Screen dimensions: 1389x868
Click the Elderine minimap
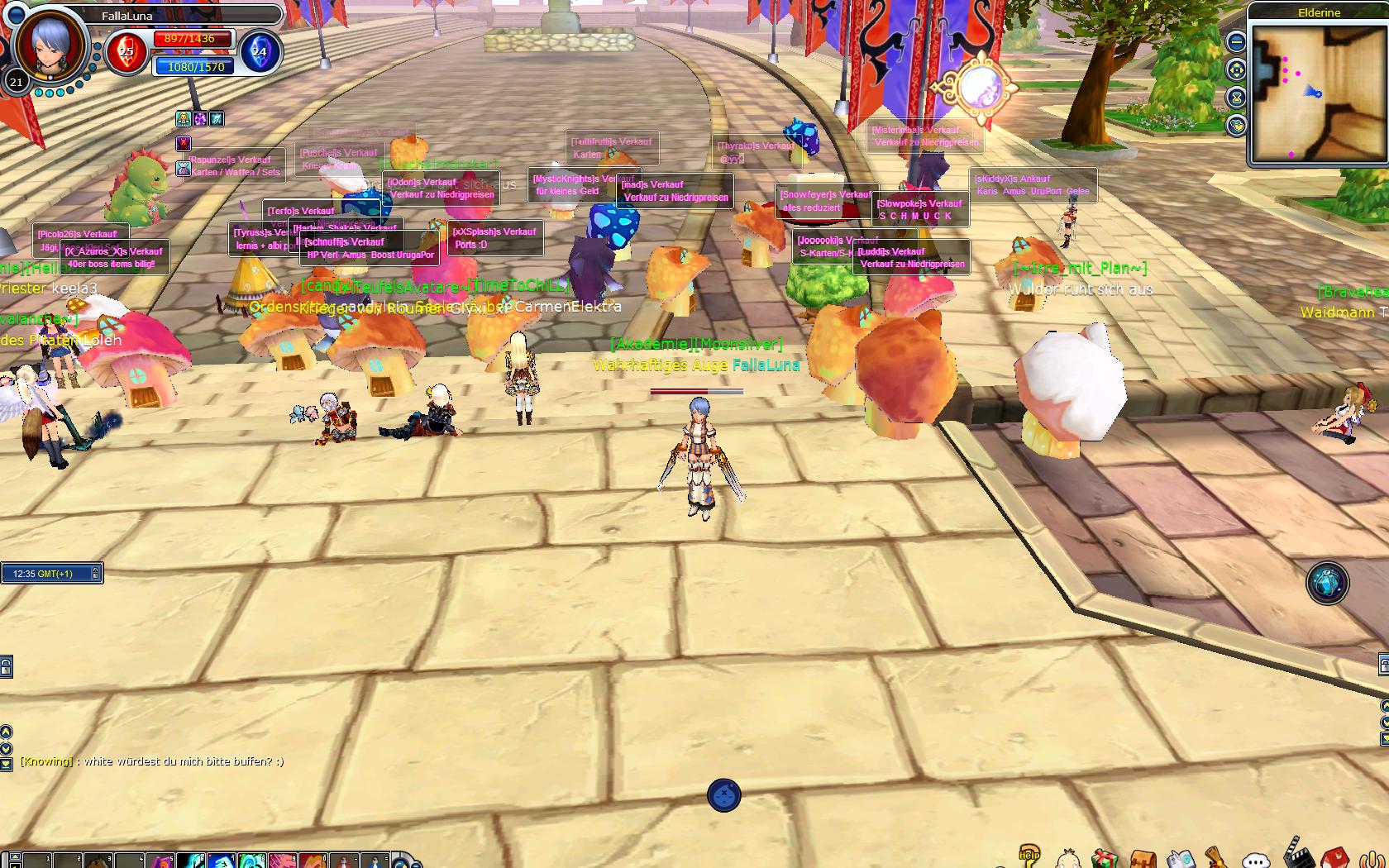(1318, 93)
